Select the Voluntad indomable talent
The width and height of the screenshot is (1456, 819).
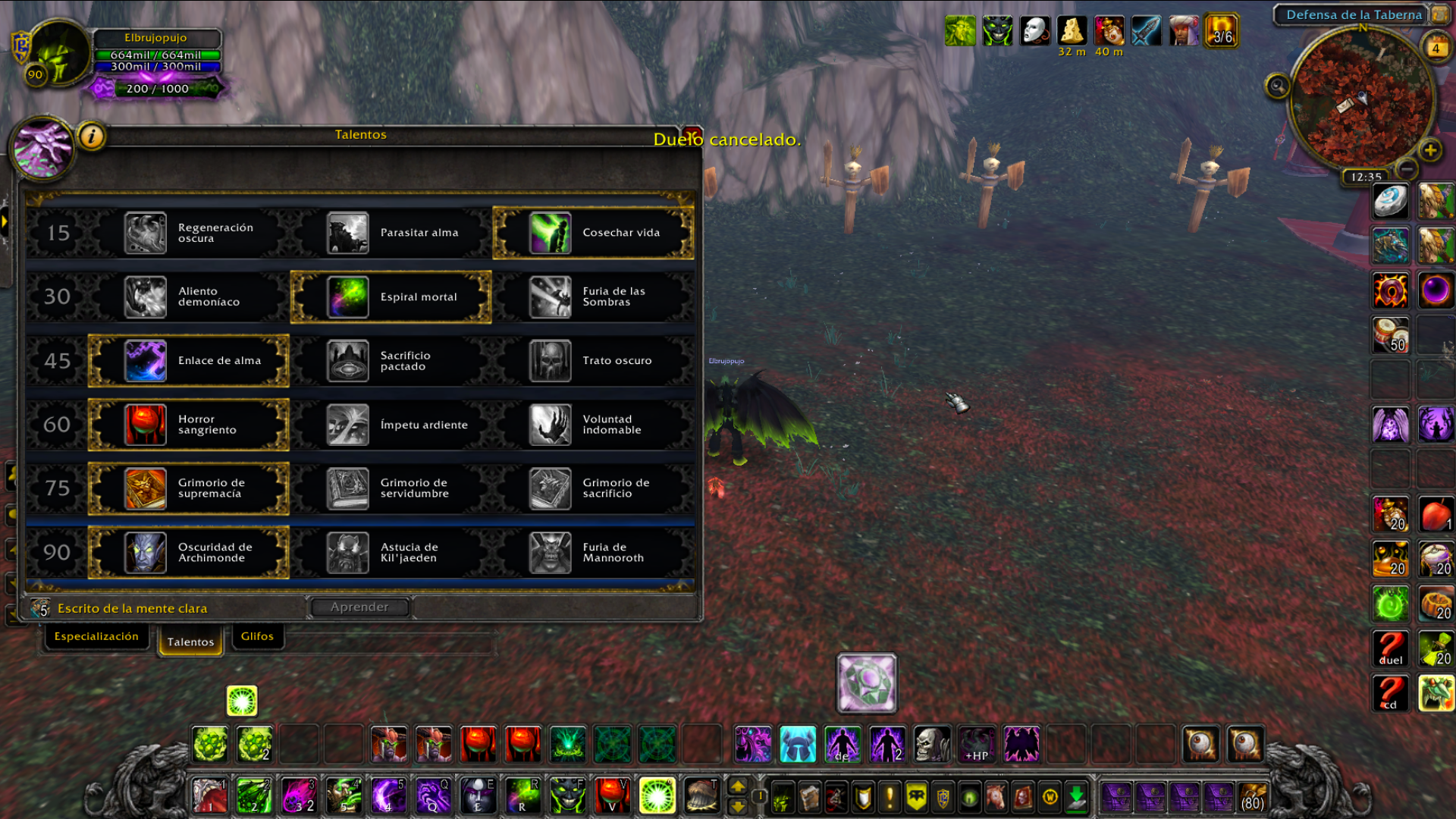[x=593, y=425]
